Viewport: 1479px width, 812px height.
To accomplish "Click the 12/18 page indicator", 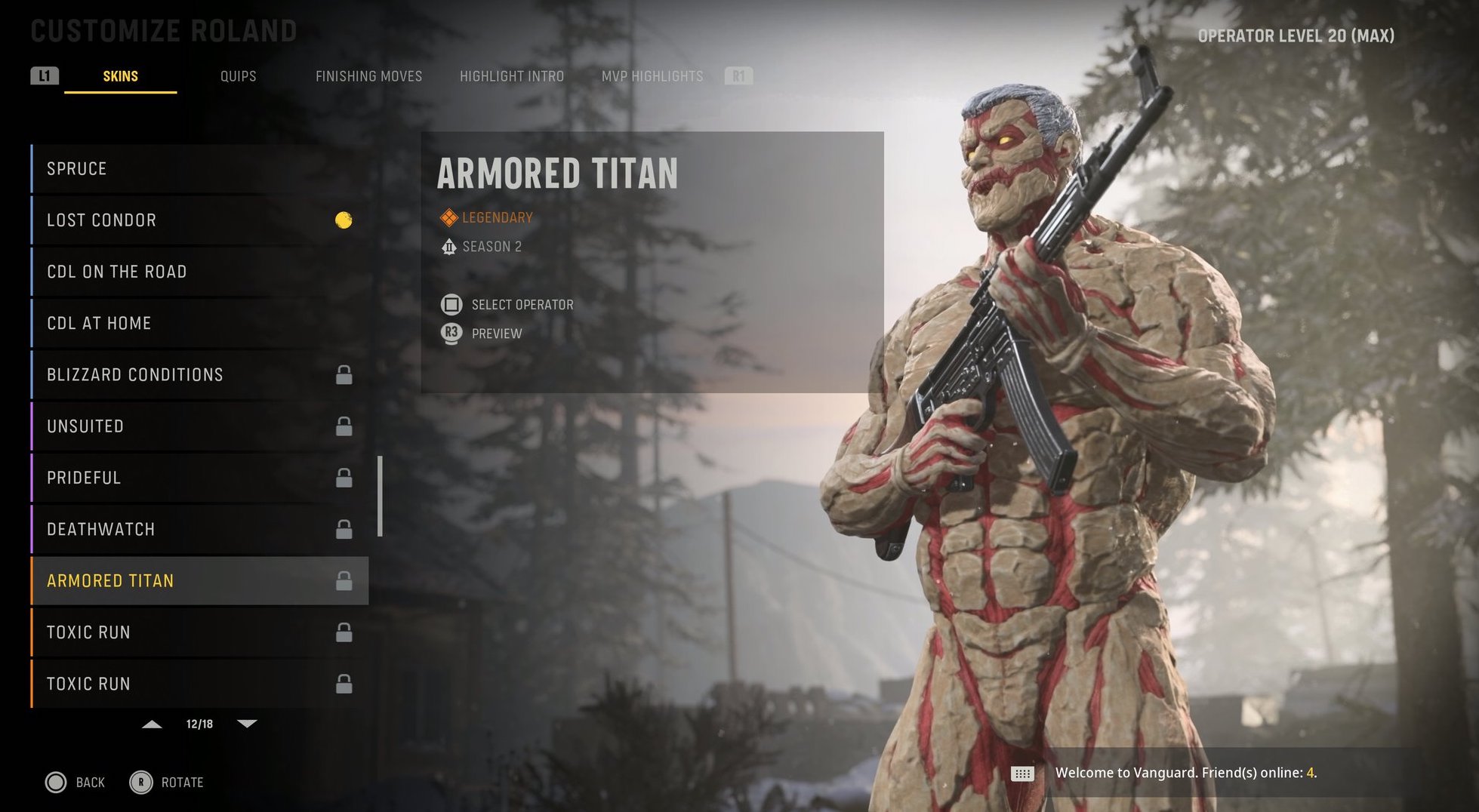I will click(199, 723).
